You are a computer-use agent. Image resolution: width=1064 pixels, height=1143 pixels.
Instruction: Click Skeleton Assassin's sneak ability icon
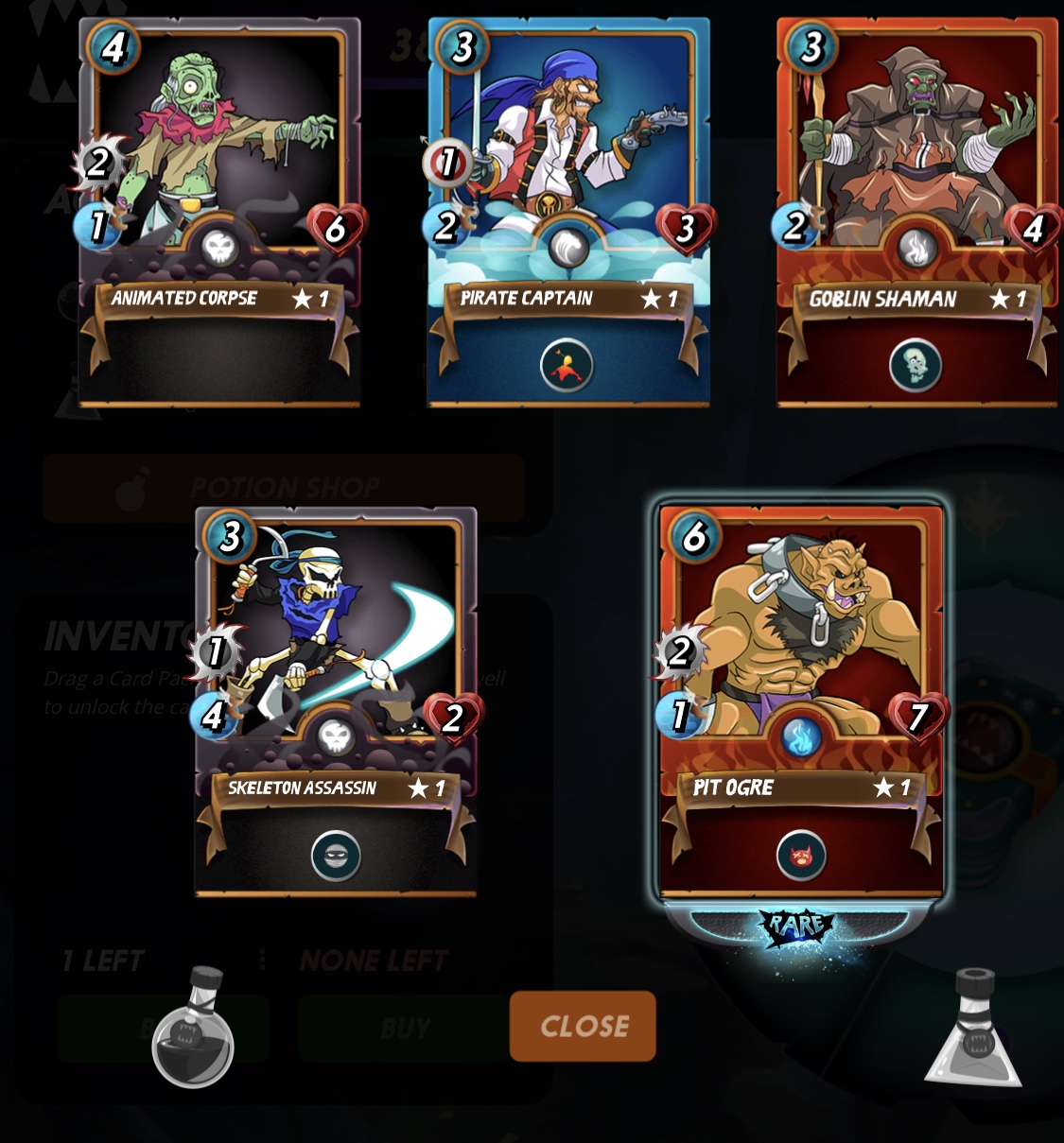(x=336, y=856)
